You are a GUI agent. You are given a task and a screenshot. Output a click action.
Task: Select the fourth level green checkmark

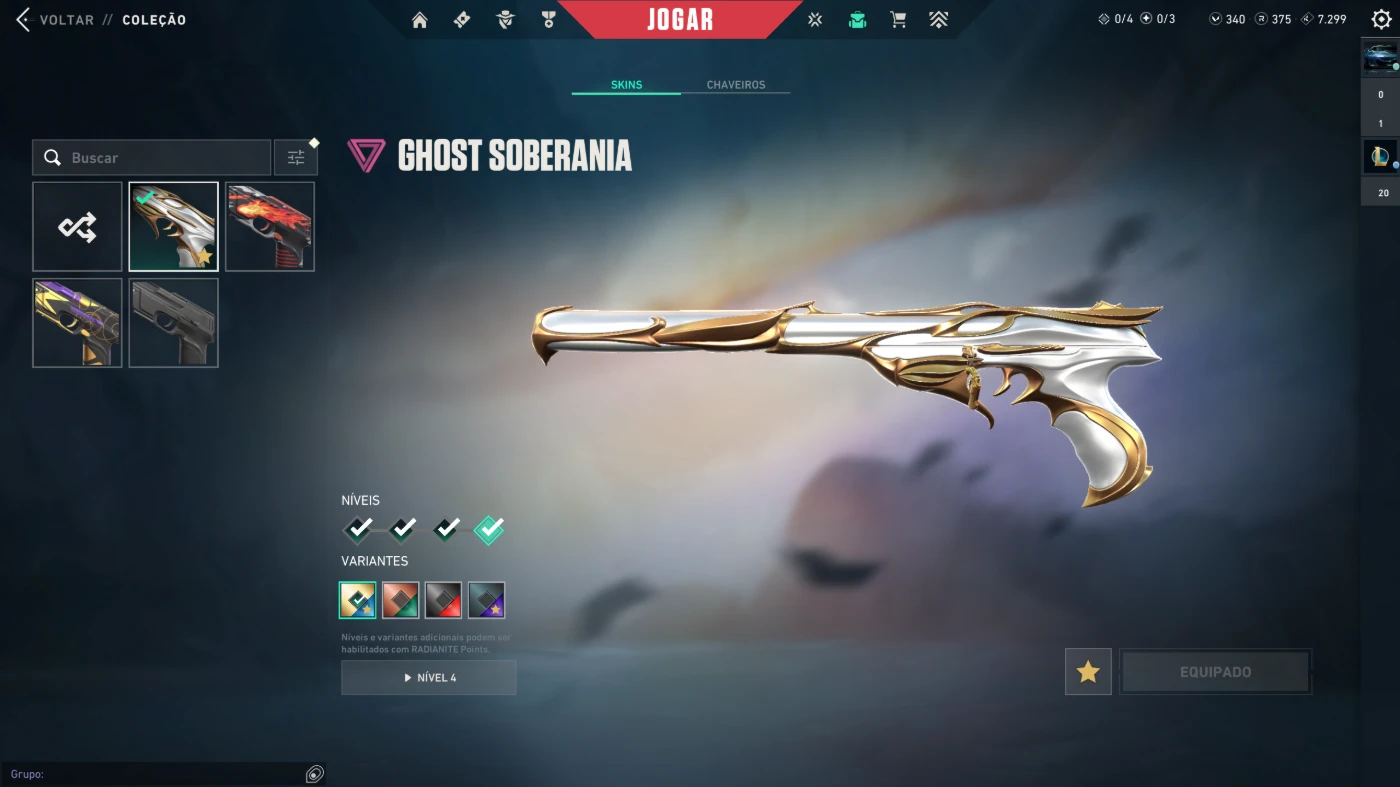point(489,529)
